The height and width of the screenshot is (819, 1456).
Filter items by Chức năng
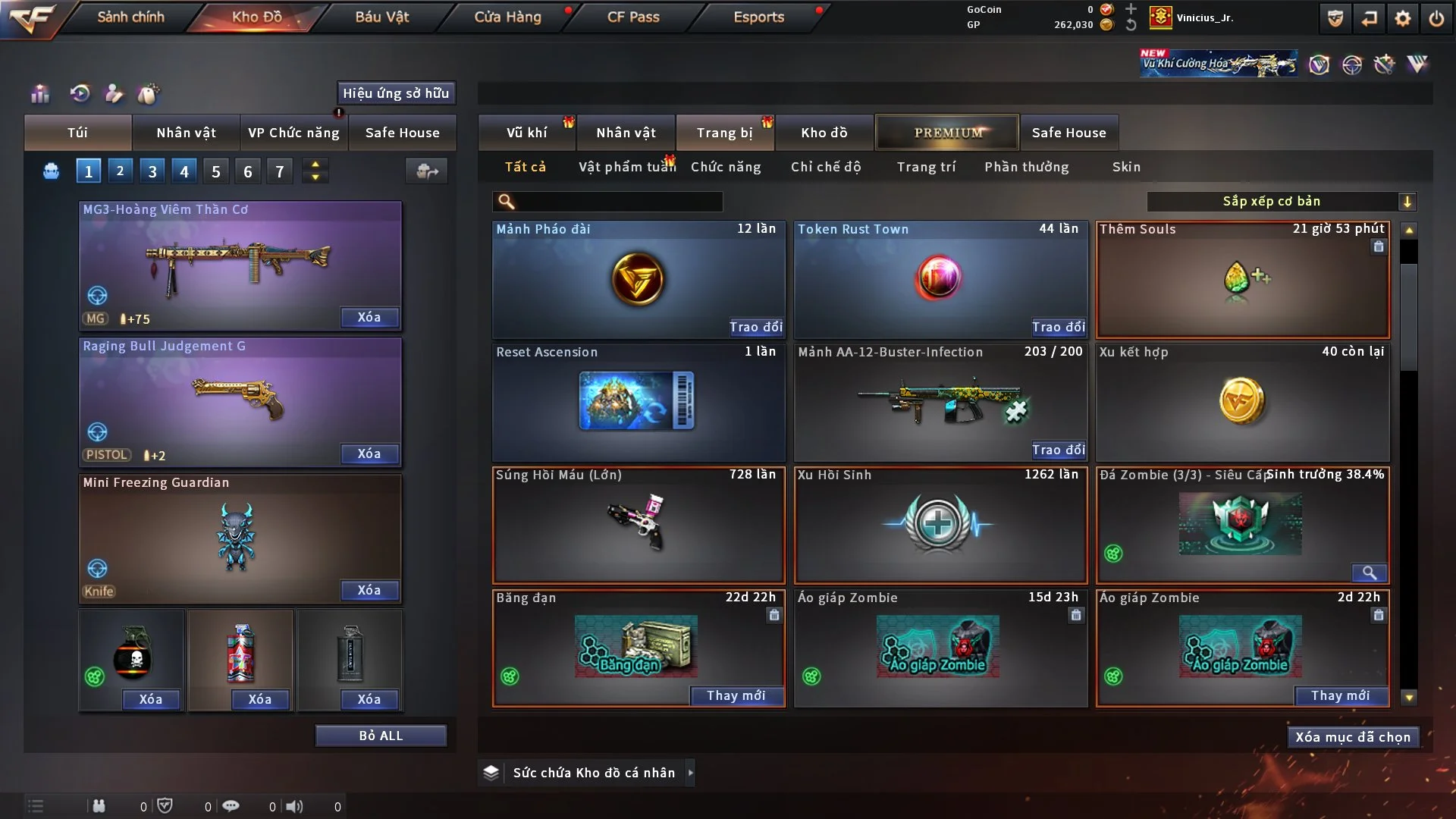point(726,167)
